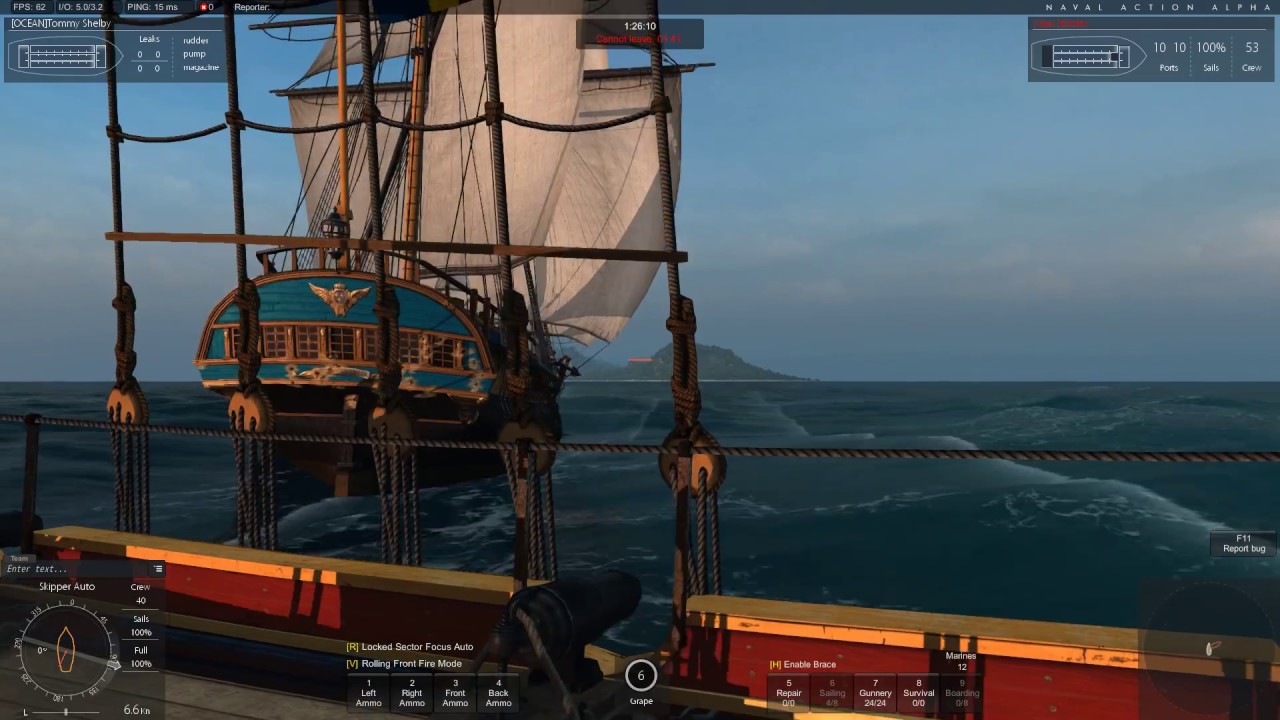Activate Survival crew mode
This screenshot has width=1280, height=720.
(919, 693)
